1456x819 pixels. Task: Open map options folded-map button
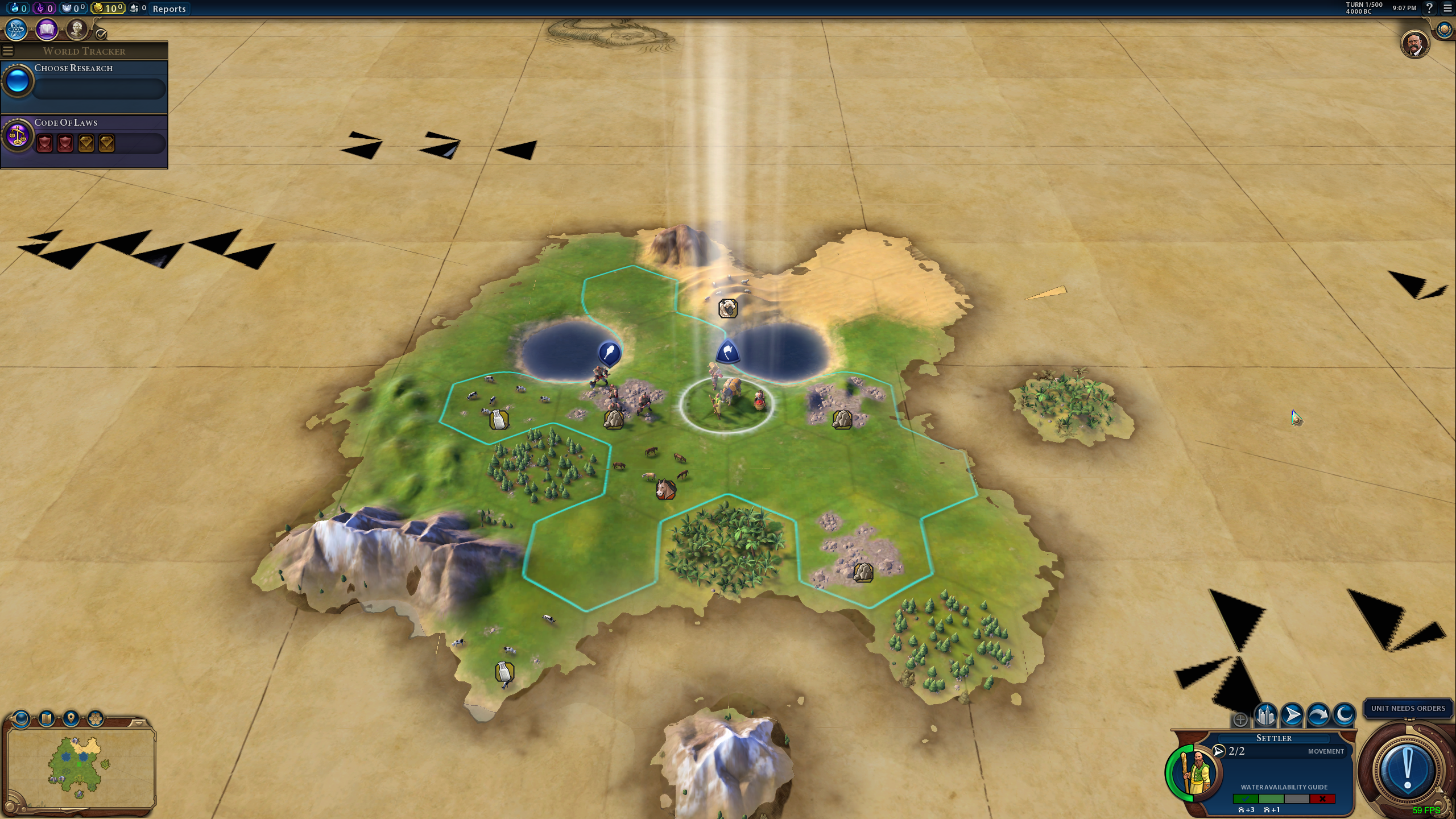click(47, 719)
